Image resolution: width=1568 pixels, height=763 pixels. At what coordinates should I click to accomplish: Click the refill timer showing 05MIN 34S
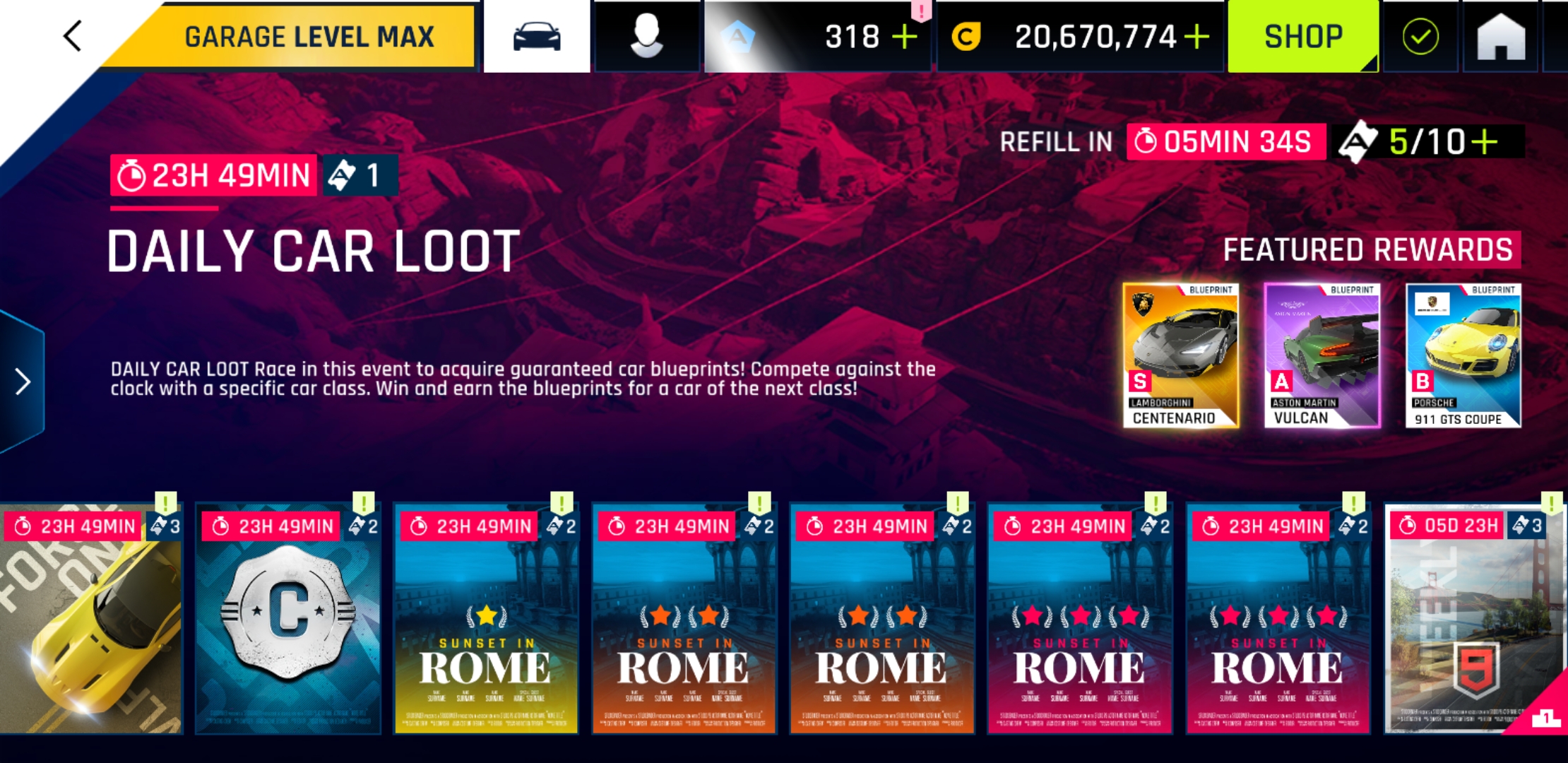(x=1225, y=143)
